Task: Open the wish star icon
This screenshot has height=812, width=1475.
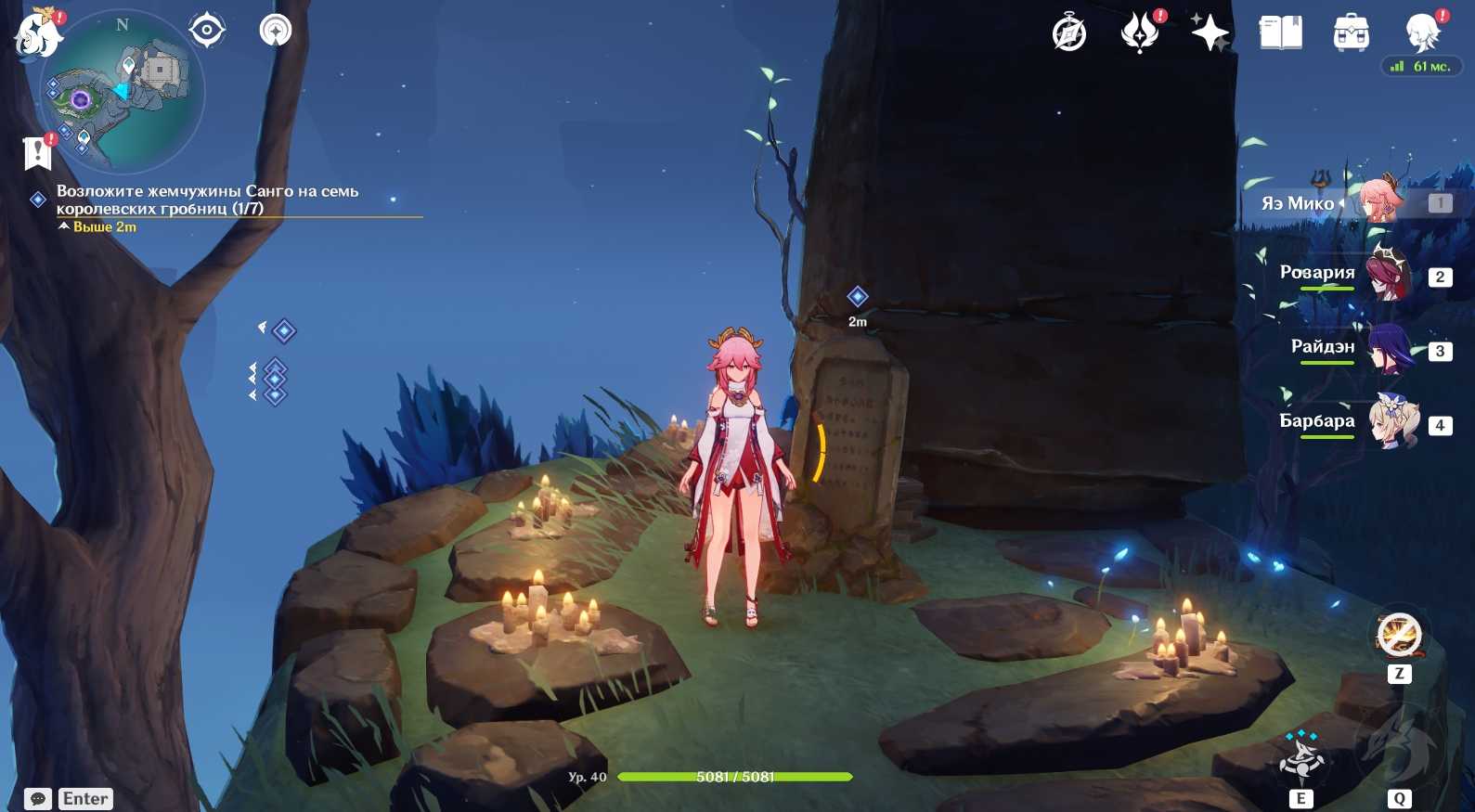Action: 1210,33
